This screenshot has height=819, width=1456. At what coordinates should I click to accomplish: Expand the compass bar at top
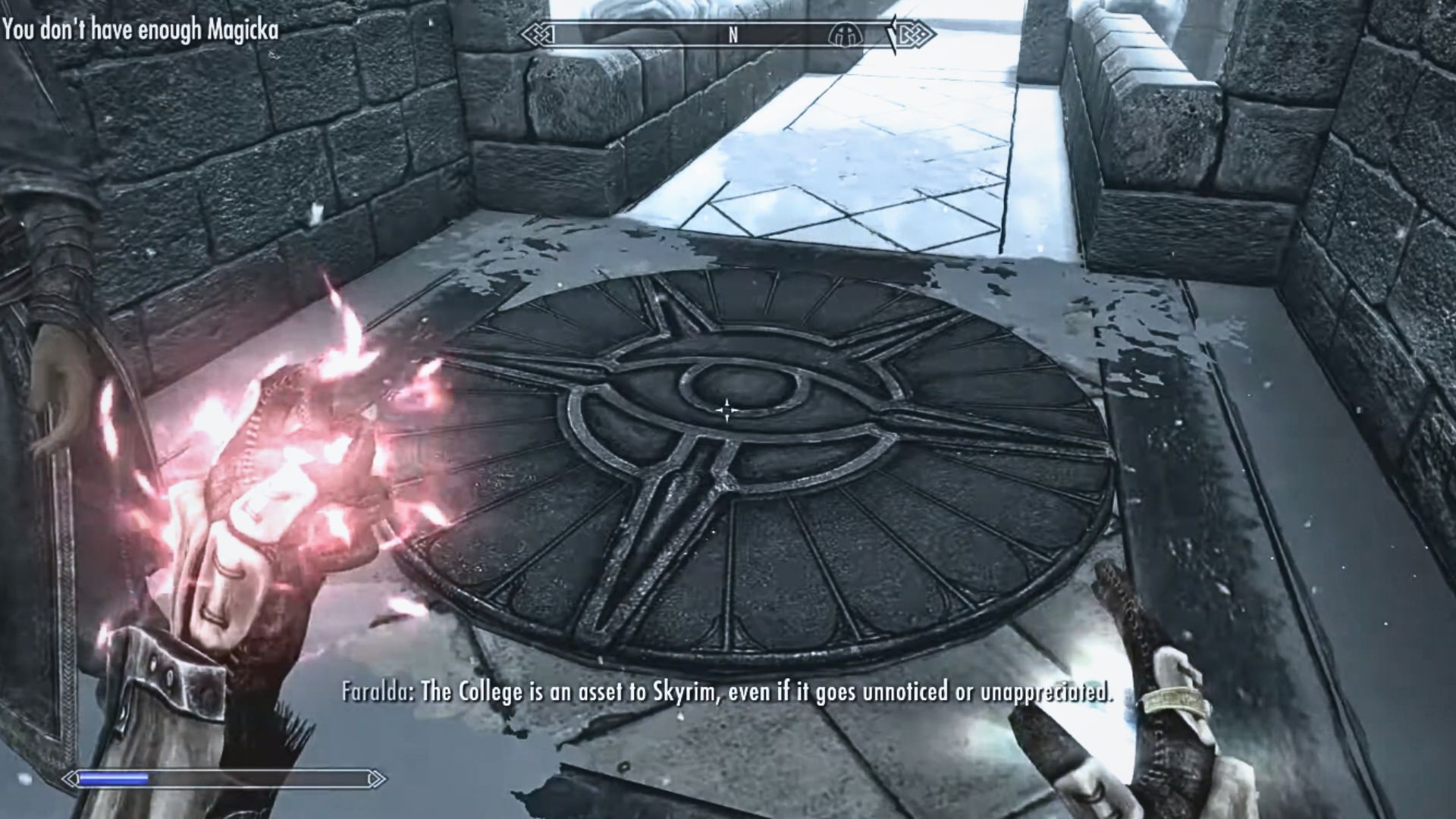point(724,34)
